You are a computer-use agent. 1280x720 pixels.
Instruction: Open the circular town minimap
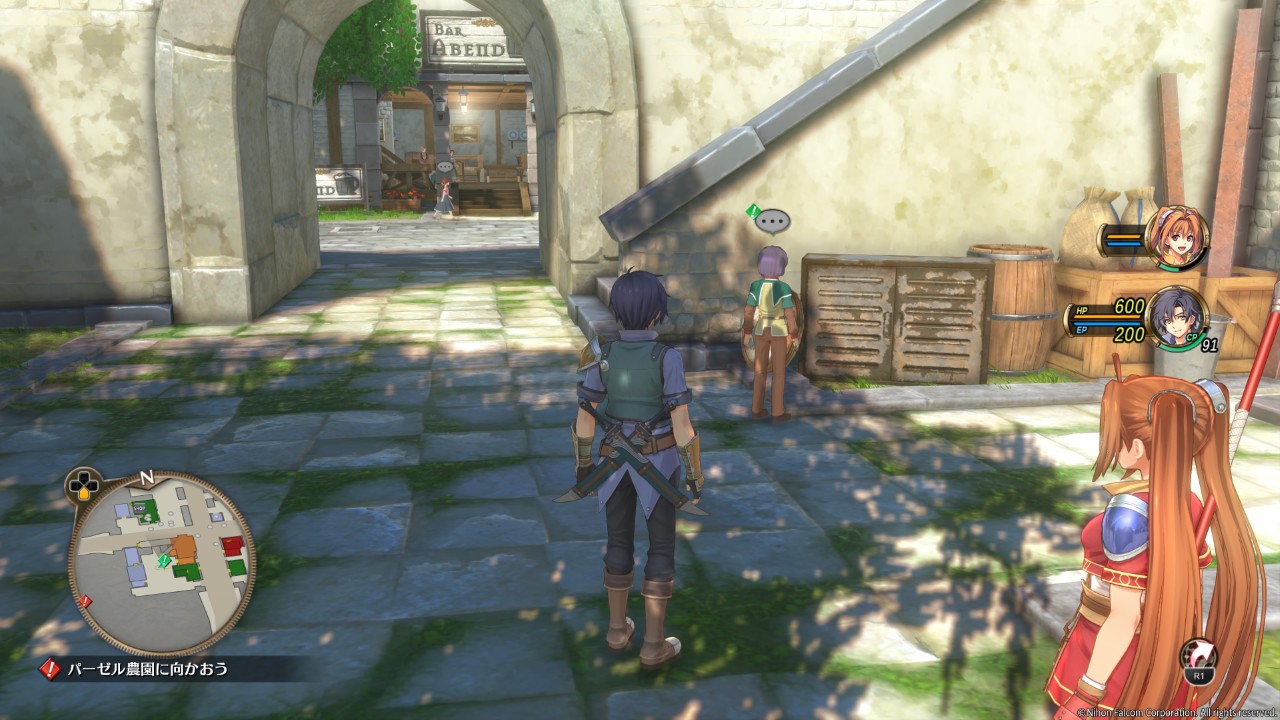[x=161, y=563]
